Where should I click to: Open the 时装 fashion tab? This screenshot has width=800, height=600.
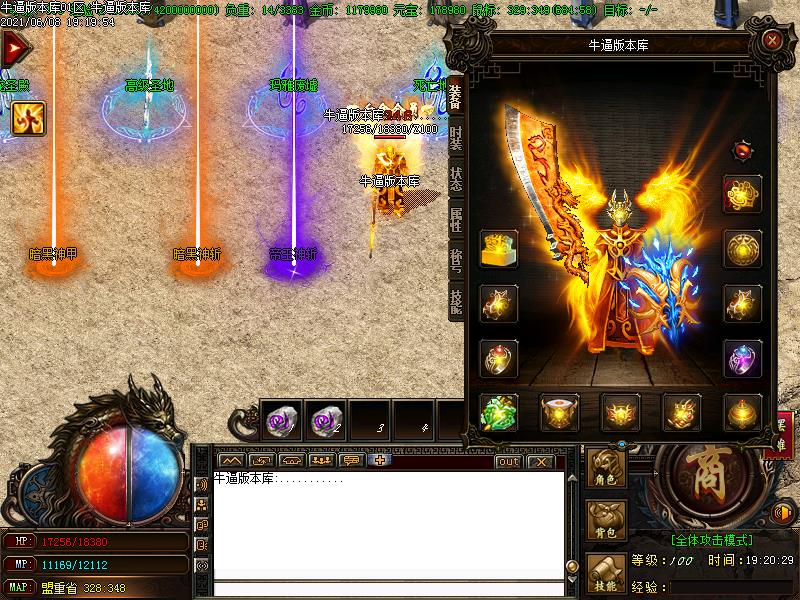[456, 139]
